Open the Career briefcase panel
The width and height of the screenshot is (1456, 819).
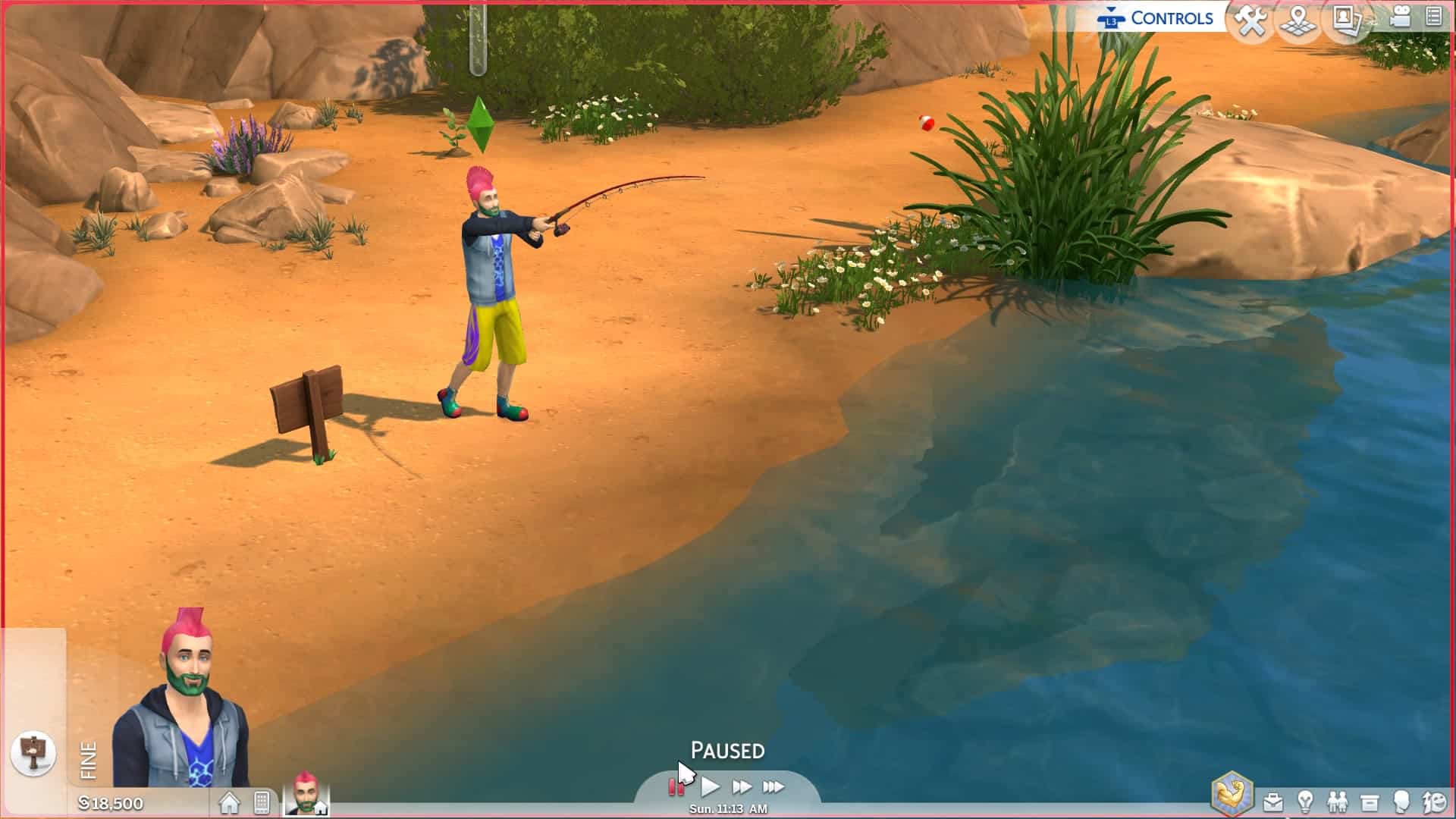point(1273,802)
